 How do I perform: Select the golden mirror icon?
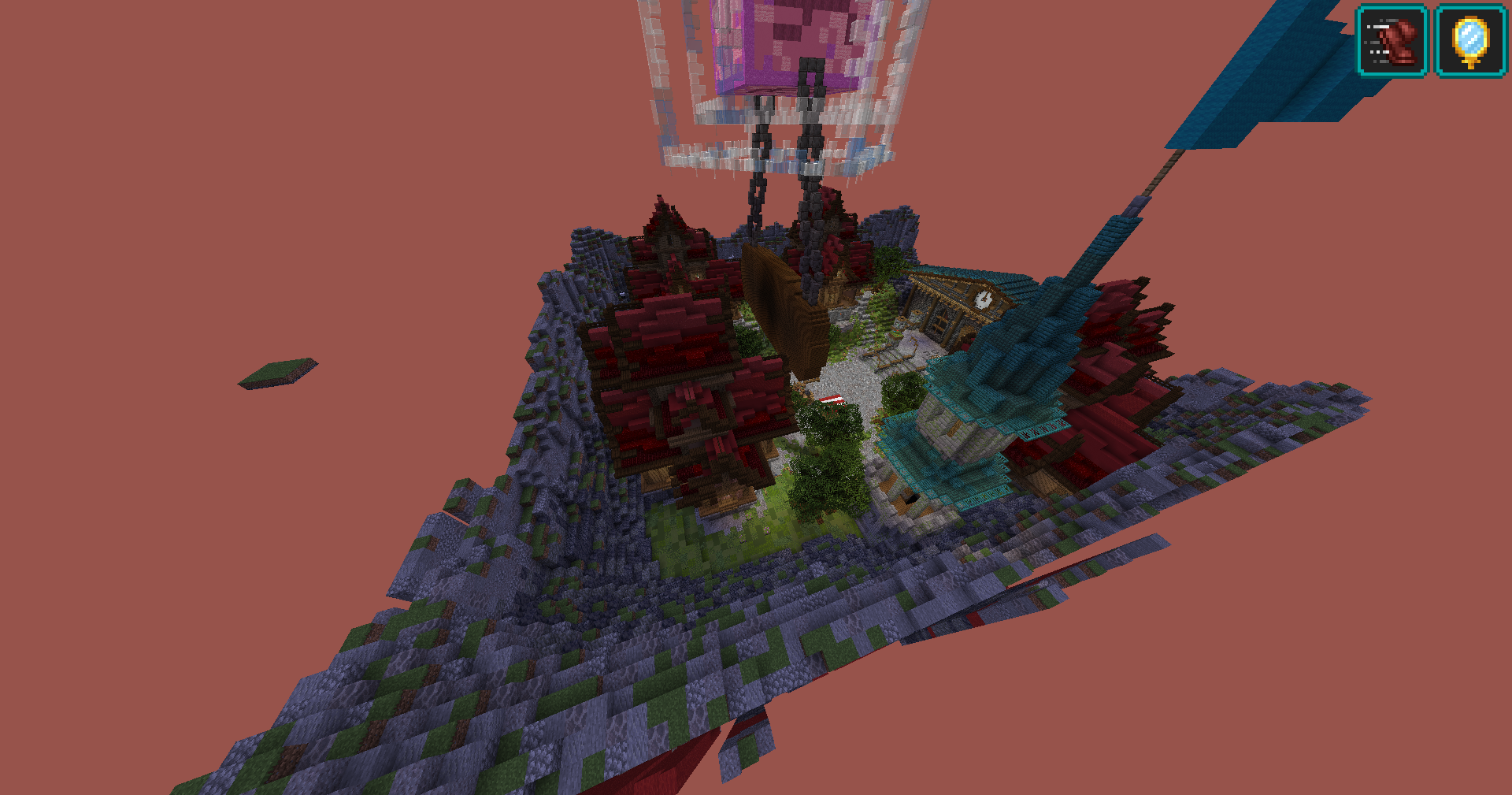[1470, 42]
